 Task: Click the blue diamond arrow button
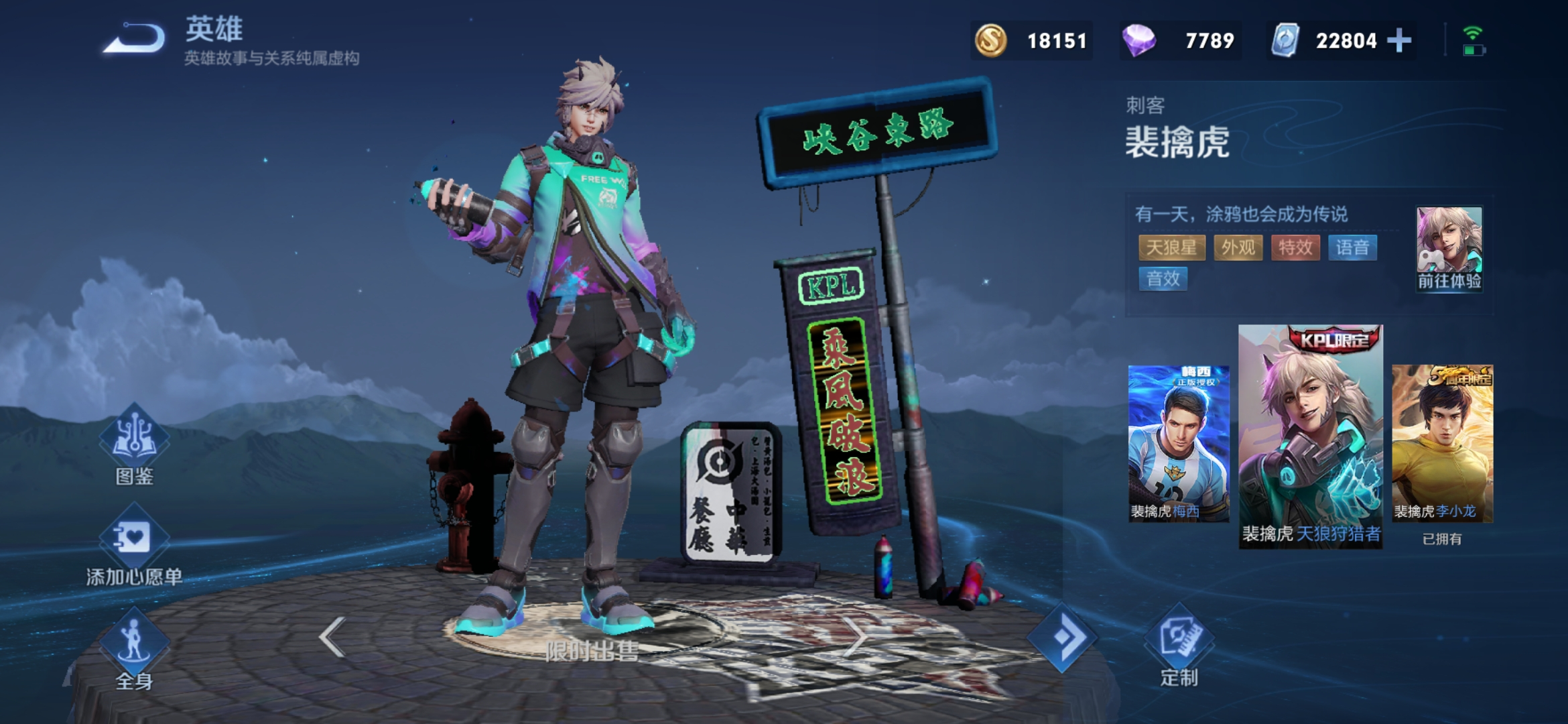1063,638
